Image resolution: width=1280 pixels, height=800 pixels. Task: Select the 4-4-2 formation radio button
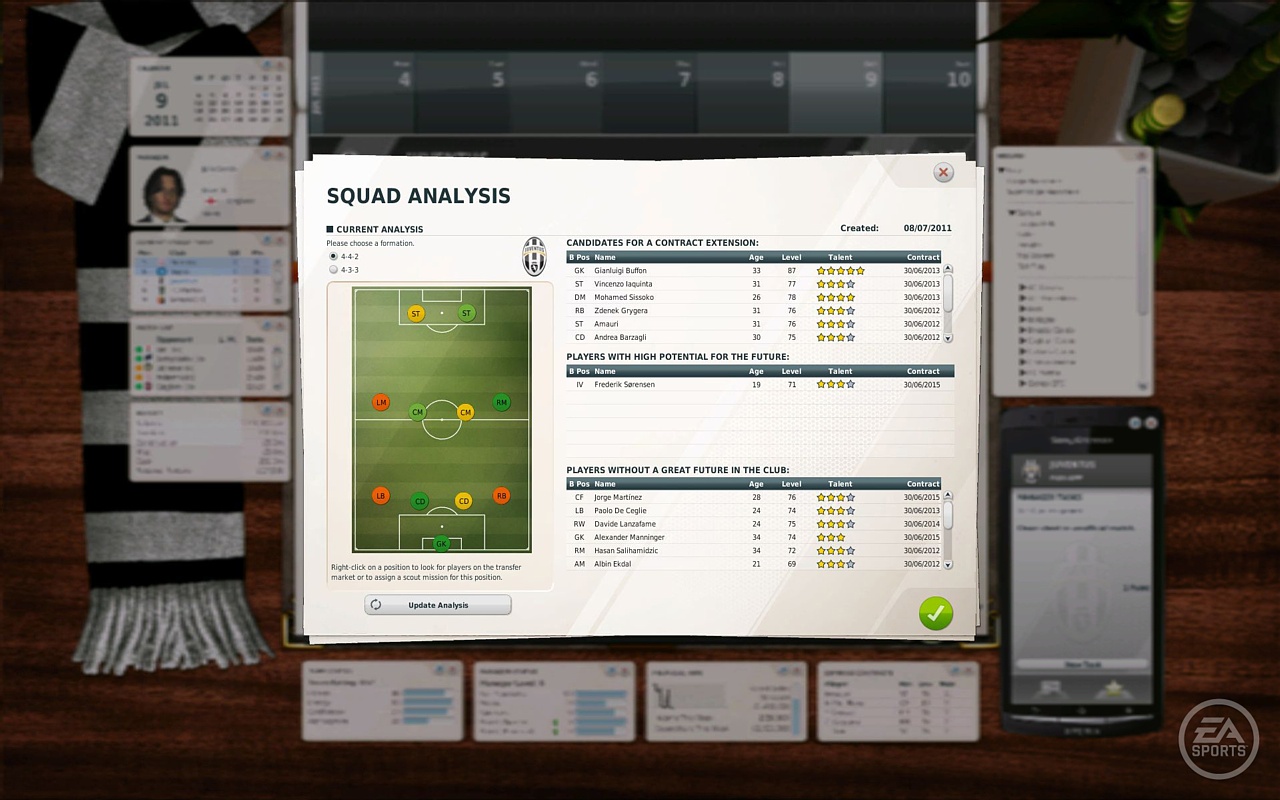331,256
